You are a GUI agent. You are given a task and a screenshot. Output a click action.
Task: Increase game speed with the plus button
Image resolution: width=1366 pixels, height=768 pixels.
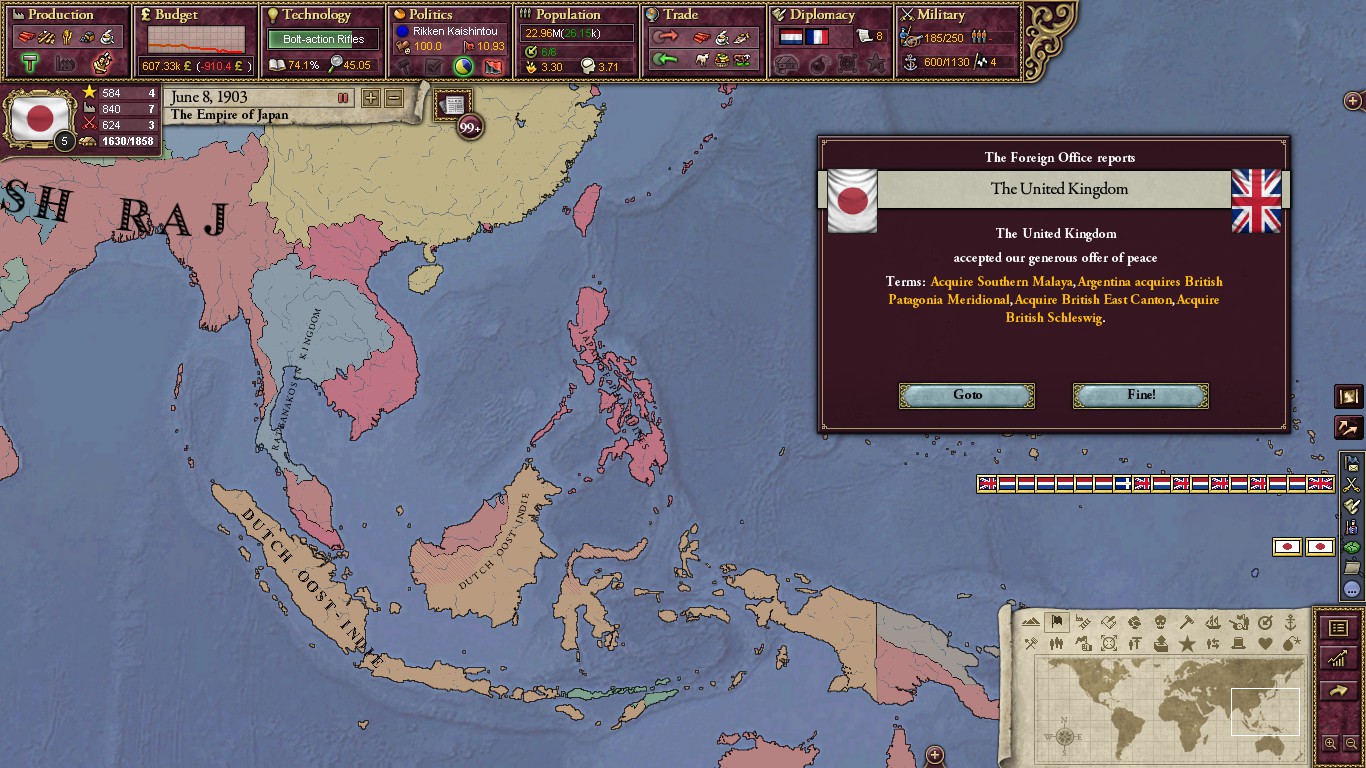pos(370,98)
